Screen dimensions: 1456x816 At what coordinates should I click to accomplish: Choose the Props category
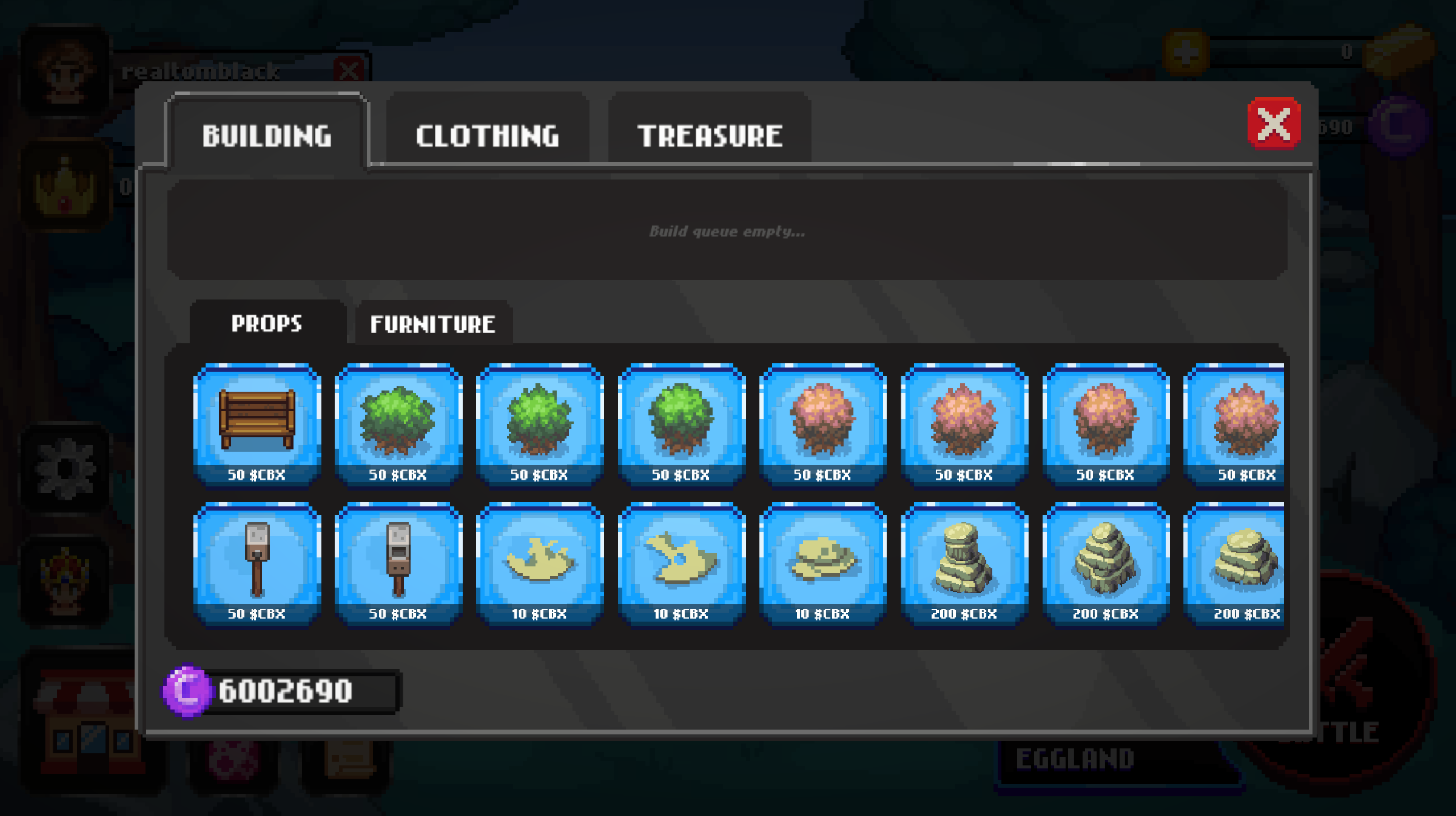266,323
